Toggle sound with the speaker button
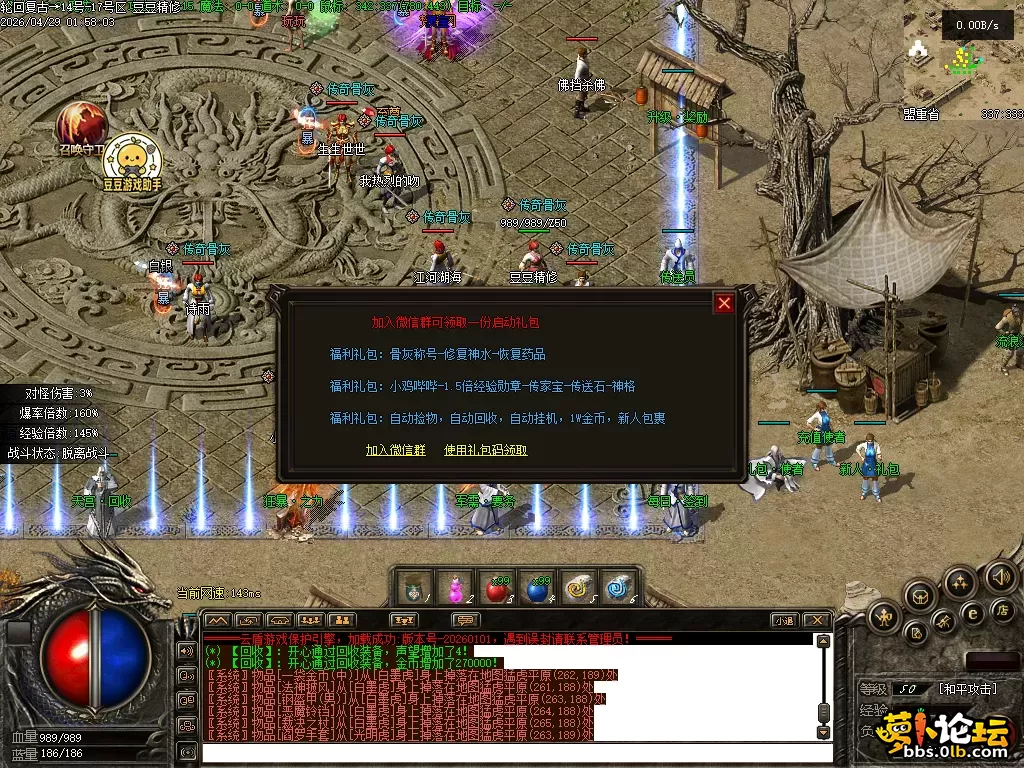Screen dimensions: 1024x768 tap(1000, 576)
